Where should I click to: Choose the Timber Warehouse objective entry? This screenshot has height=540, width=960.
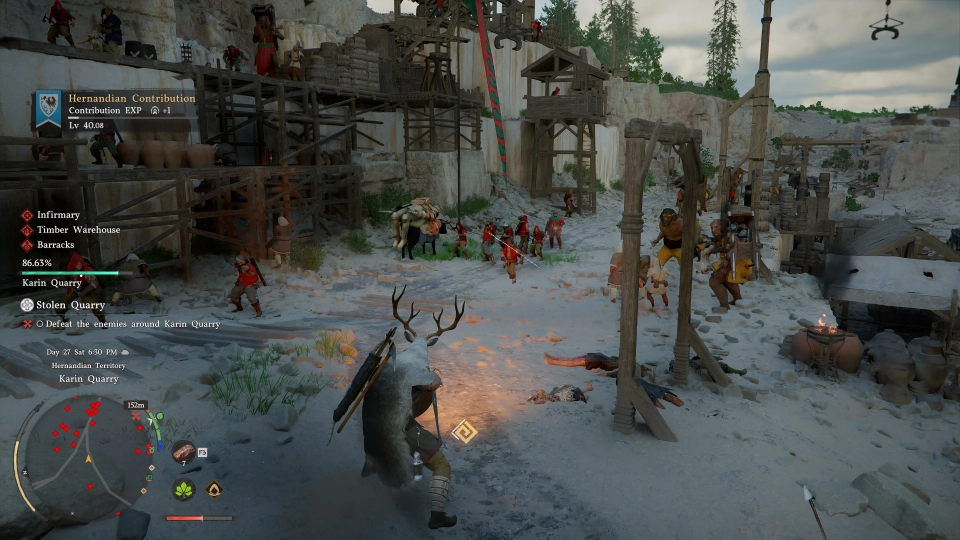pyautogui.click(x=78, y=230)
